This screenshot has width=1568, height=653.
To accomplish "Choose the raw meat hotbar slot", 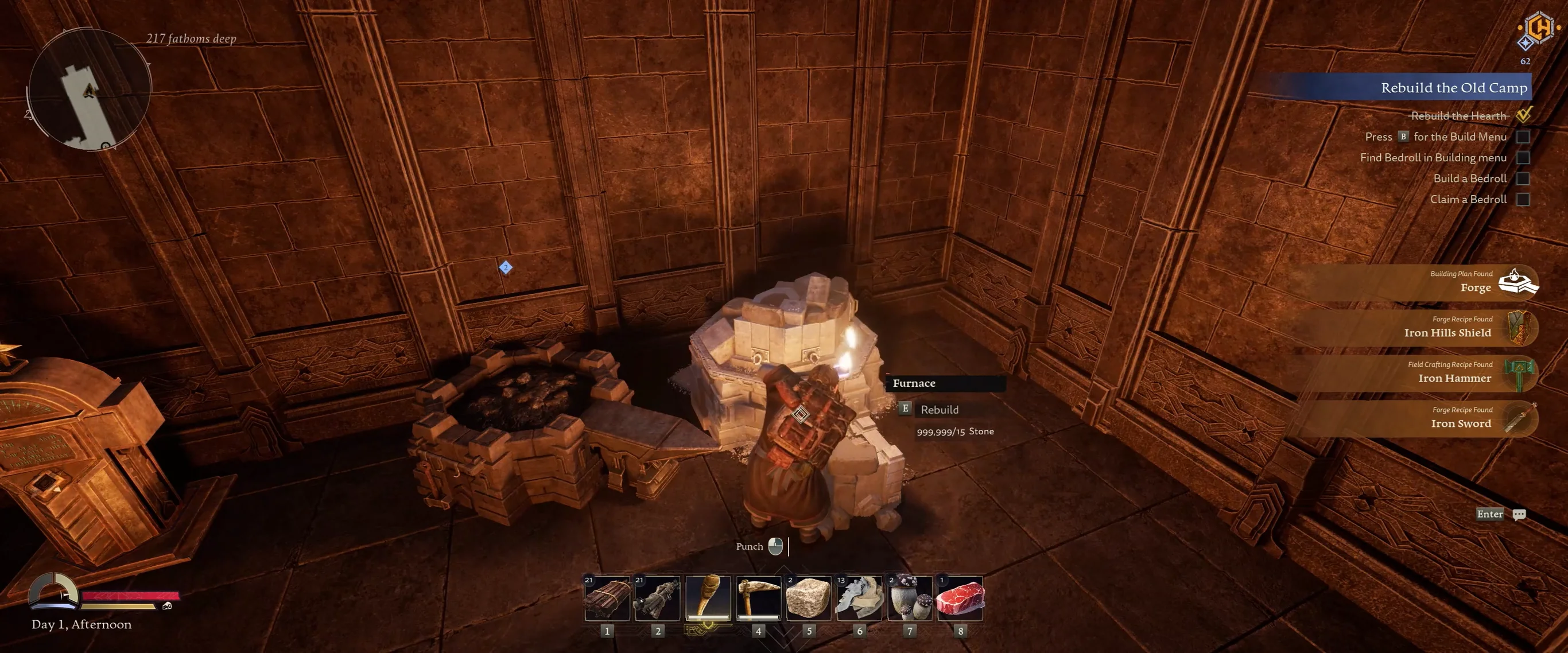I will point(960,598).
